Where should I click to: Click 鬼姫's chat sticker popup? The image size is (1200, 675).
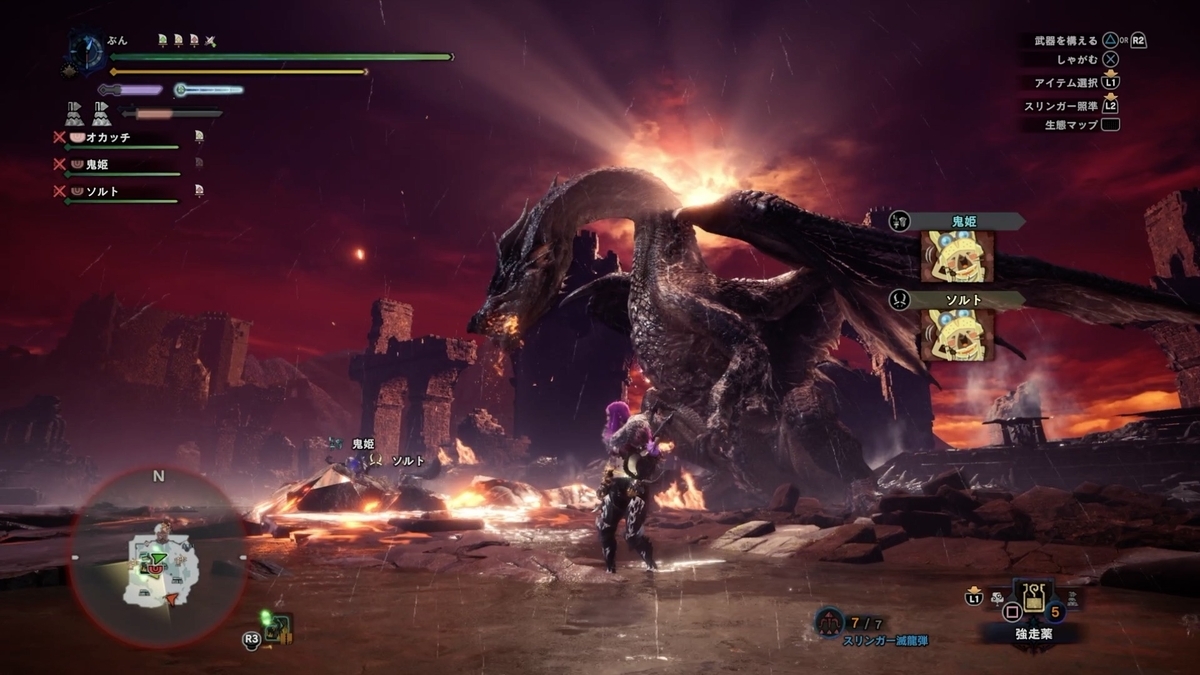point(957,255)
